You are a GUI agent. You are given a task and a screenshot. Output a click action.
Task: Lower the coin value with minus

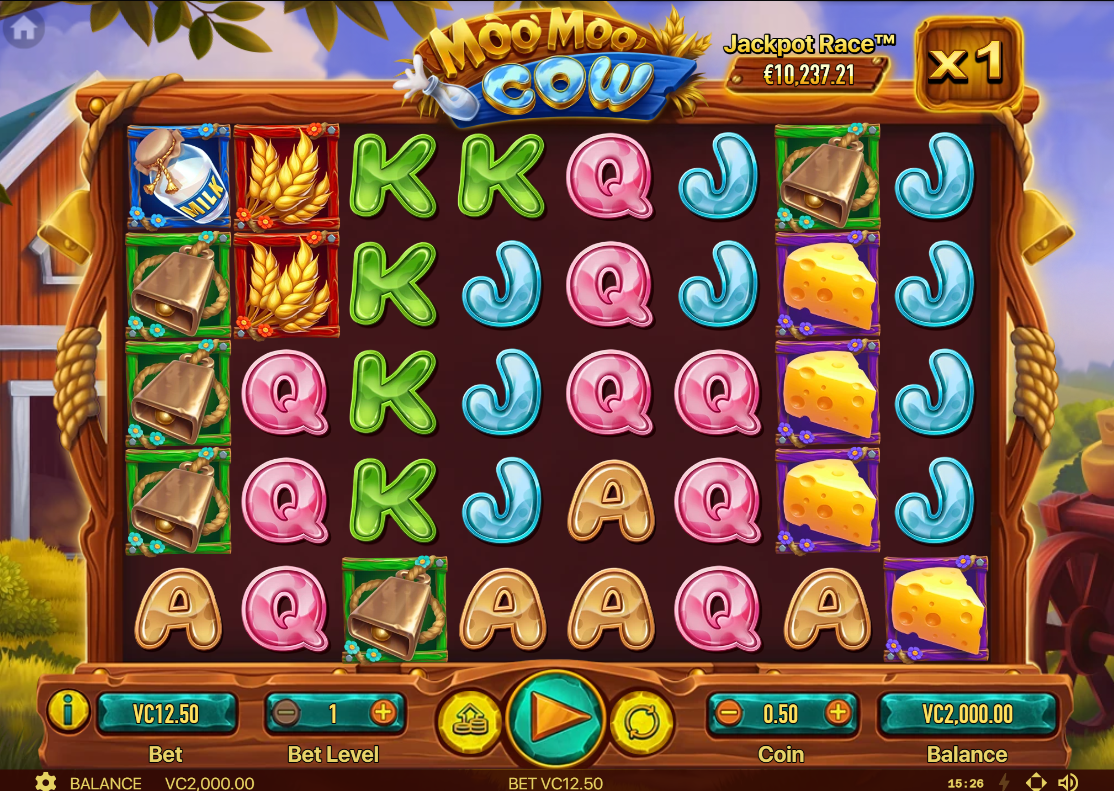pos(729,713)
